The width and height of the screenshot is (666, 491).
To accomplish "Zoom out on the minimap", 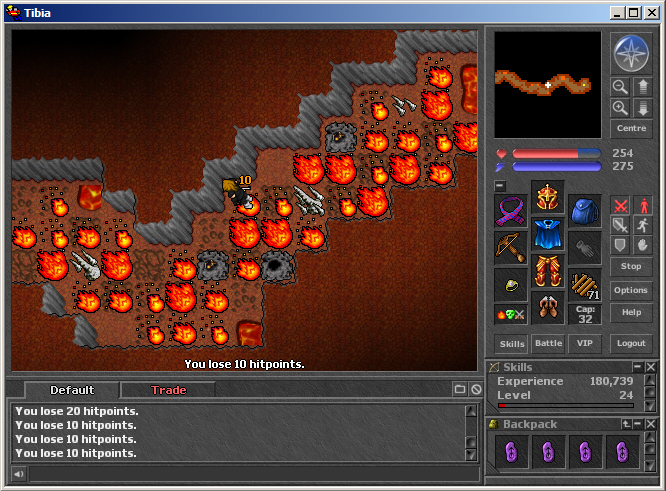I will pos(620,87).
